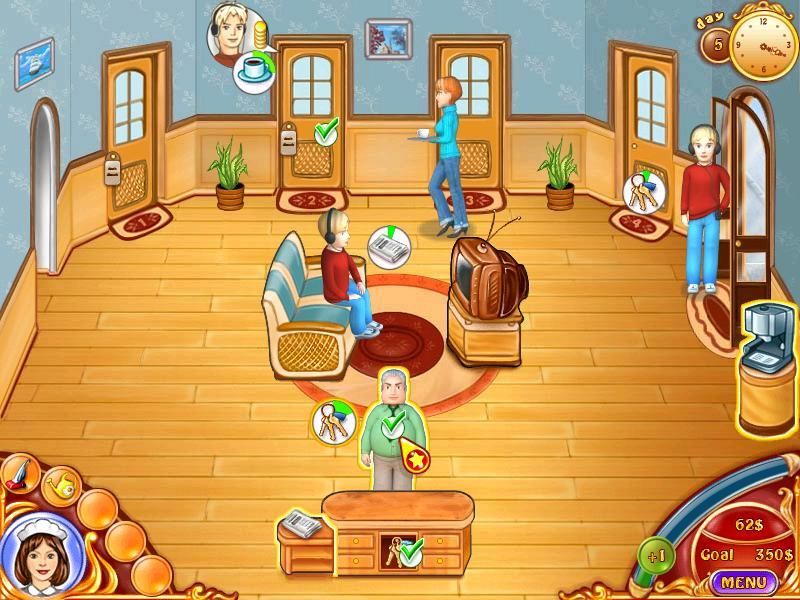Select the yellow watering can icon

60,485
